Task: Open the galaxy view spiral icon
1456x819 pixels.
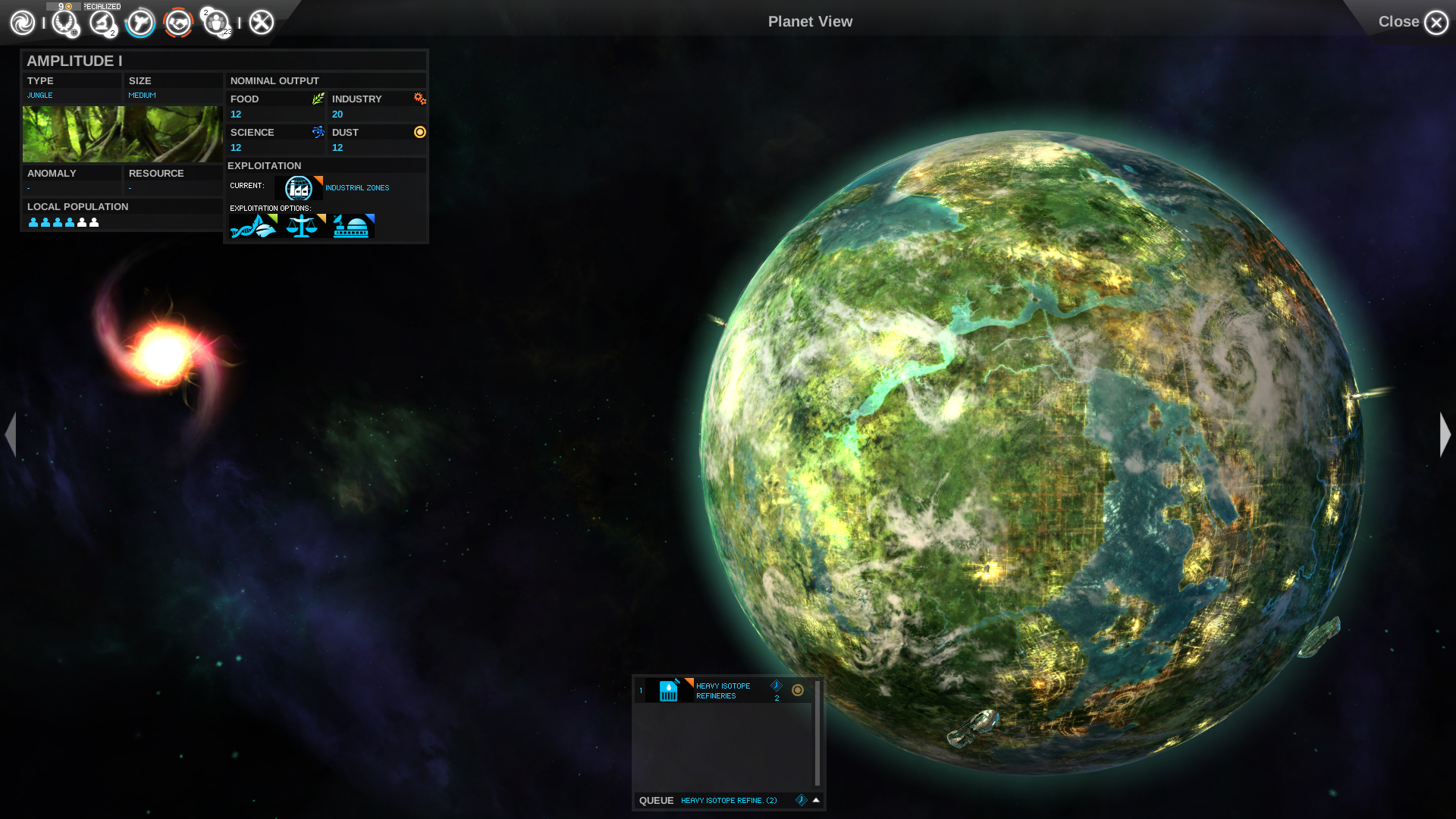Action: [x=23, y=23]
